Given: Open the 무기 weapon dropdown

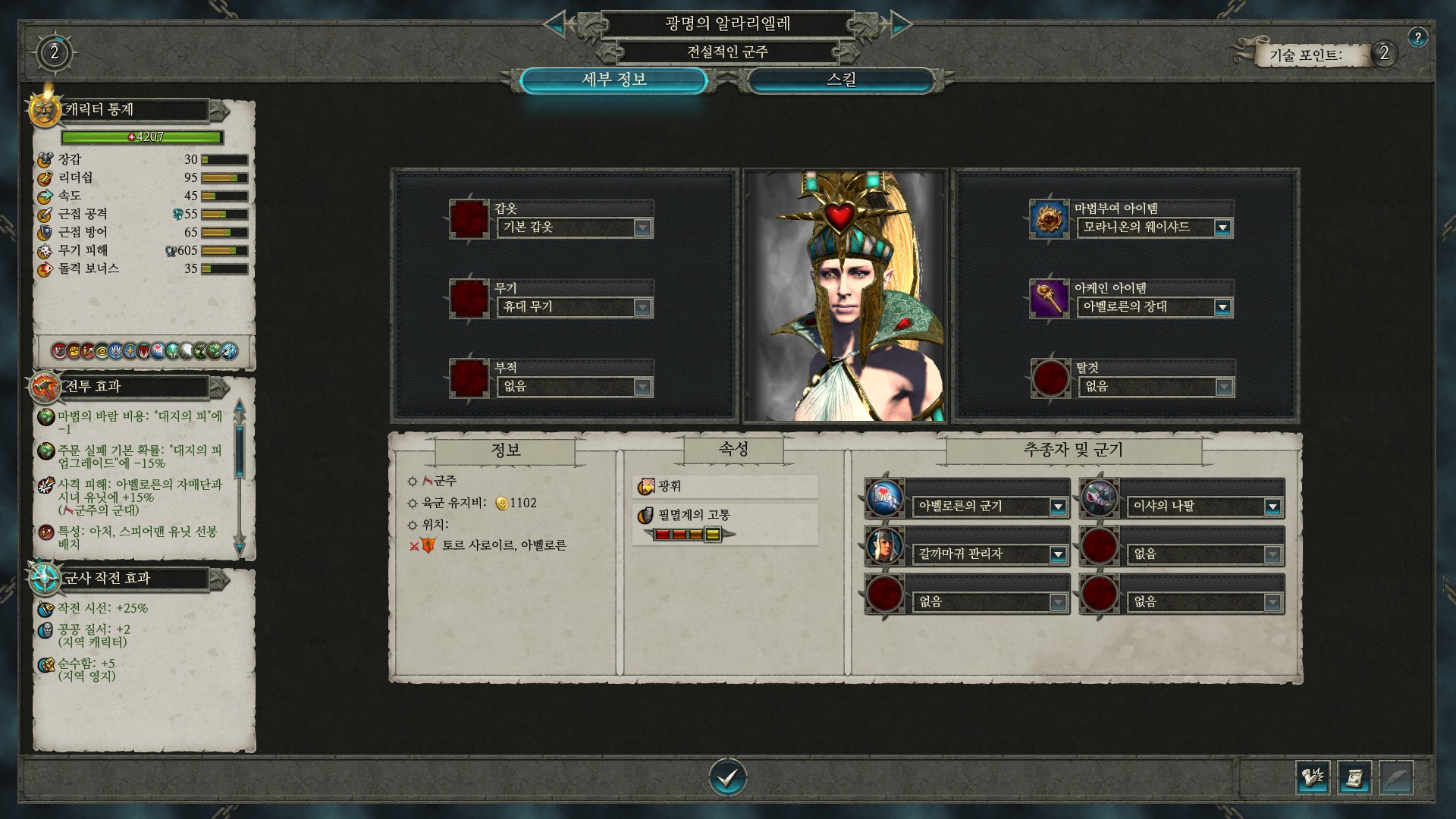Looking at the screenshot, I should click(642, 307).
